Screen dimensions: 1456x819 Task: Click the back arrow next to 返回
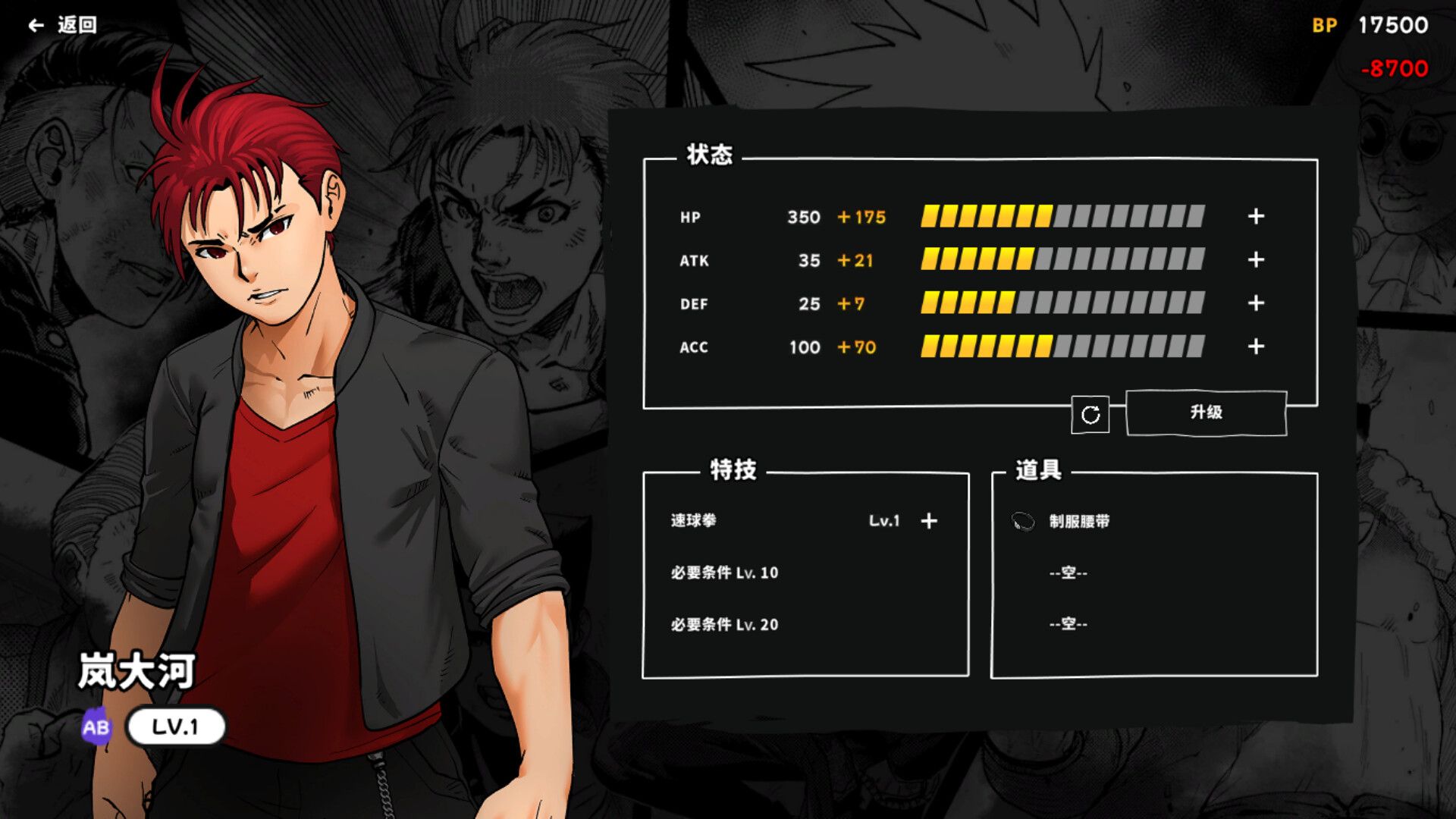[35, 24]
